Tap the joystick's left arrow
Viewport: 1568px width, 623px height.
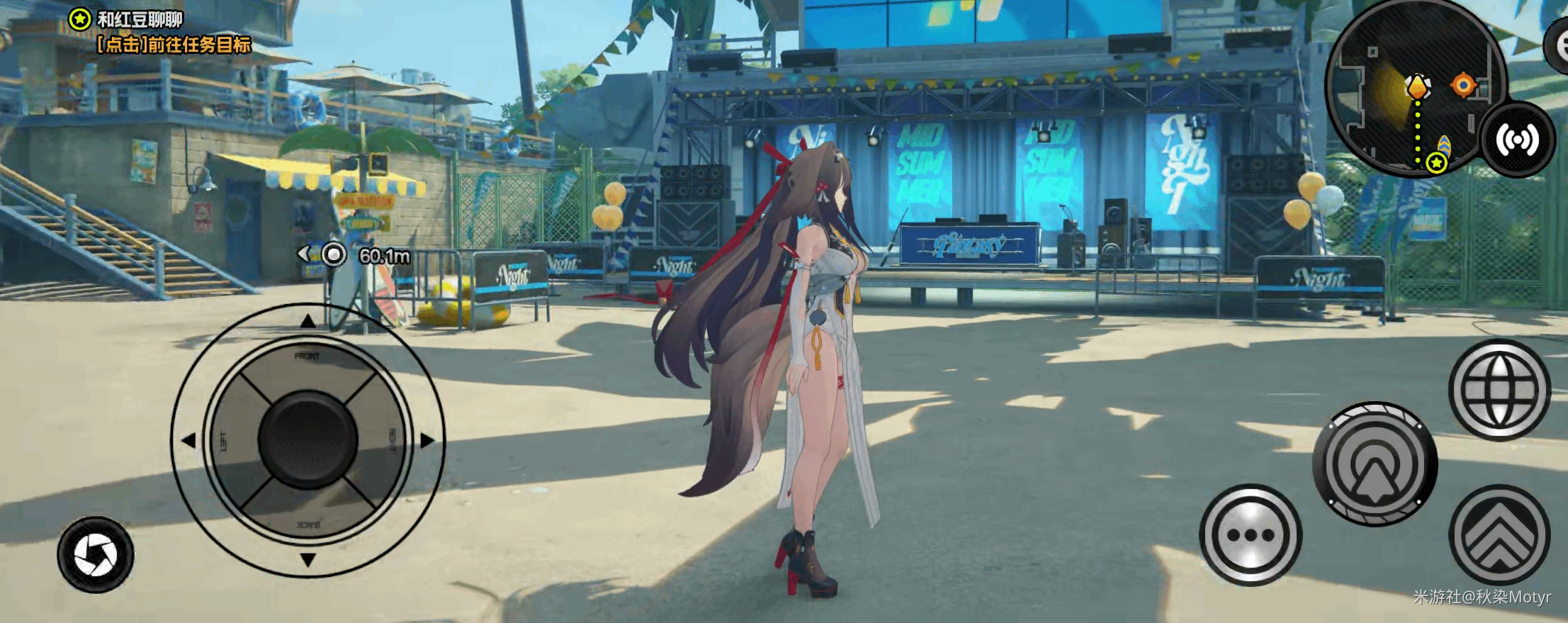point(188,441)
